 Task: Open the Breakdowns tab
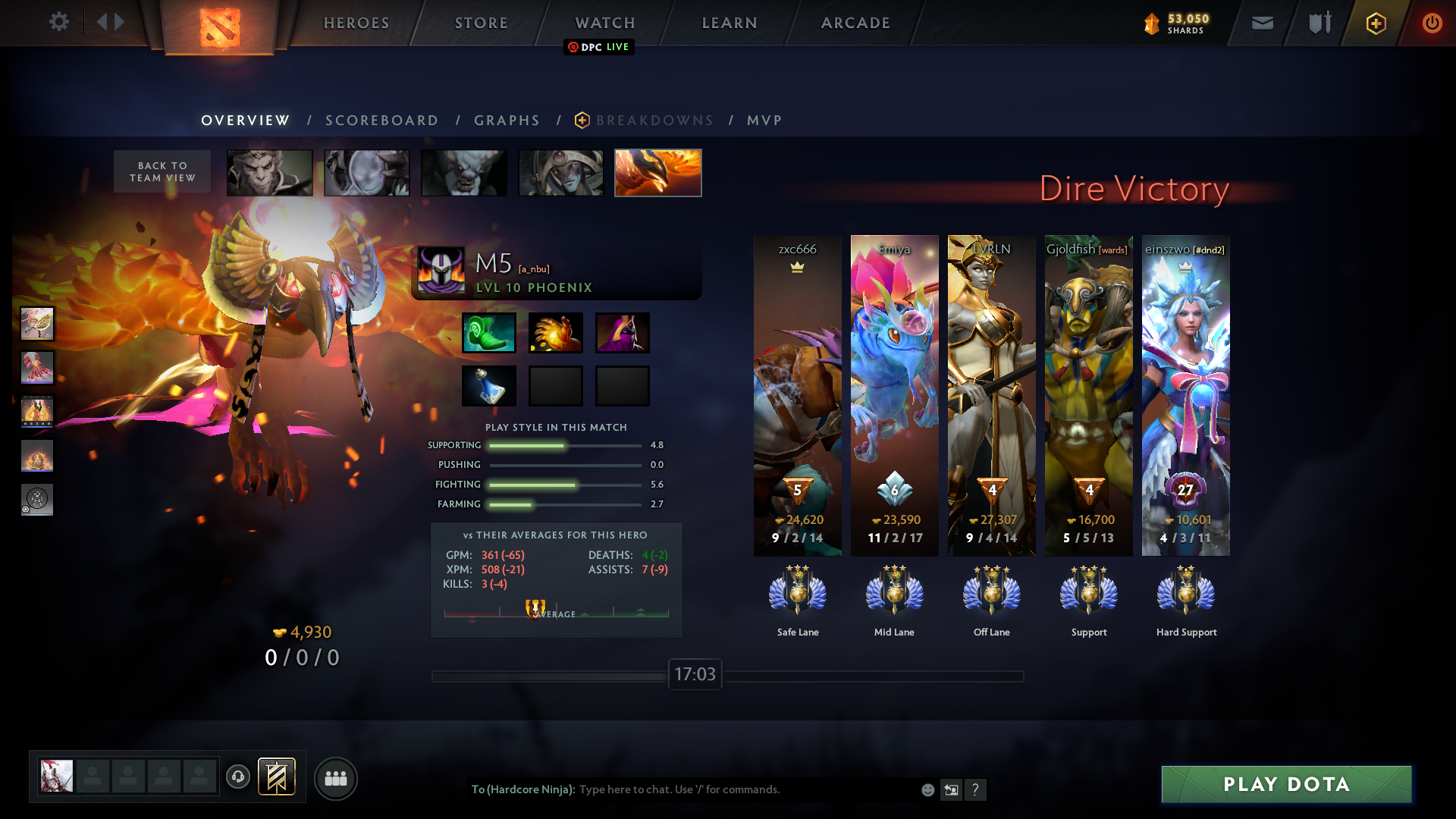tap(654, 121)
